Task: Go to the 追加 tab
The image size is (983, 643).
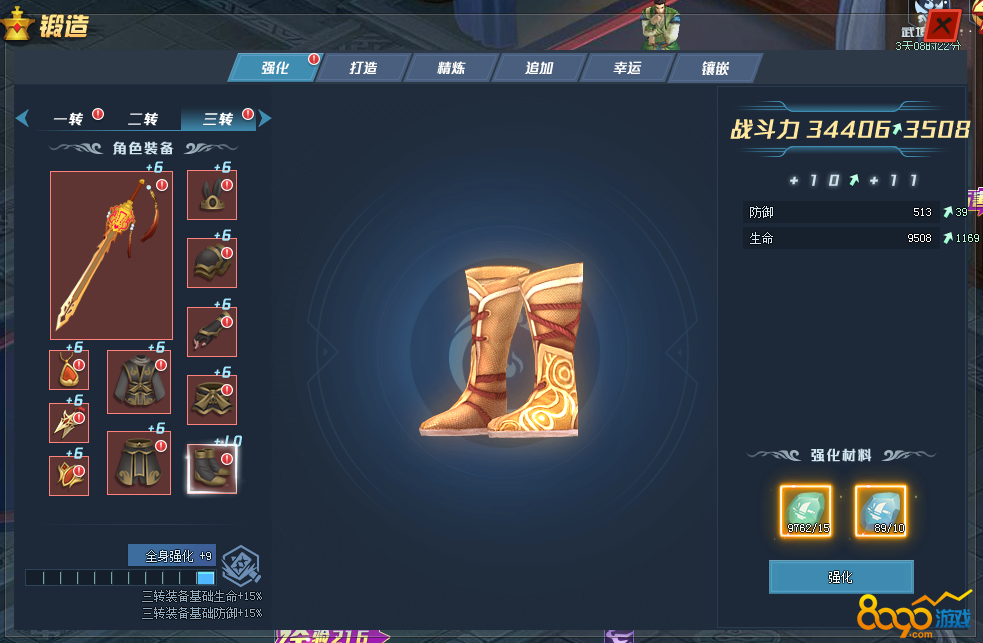Action: 539,68
